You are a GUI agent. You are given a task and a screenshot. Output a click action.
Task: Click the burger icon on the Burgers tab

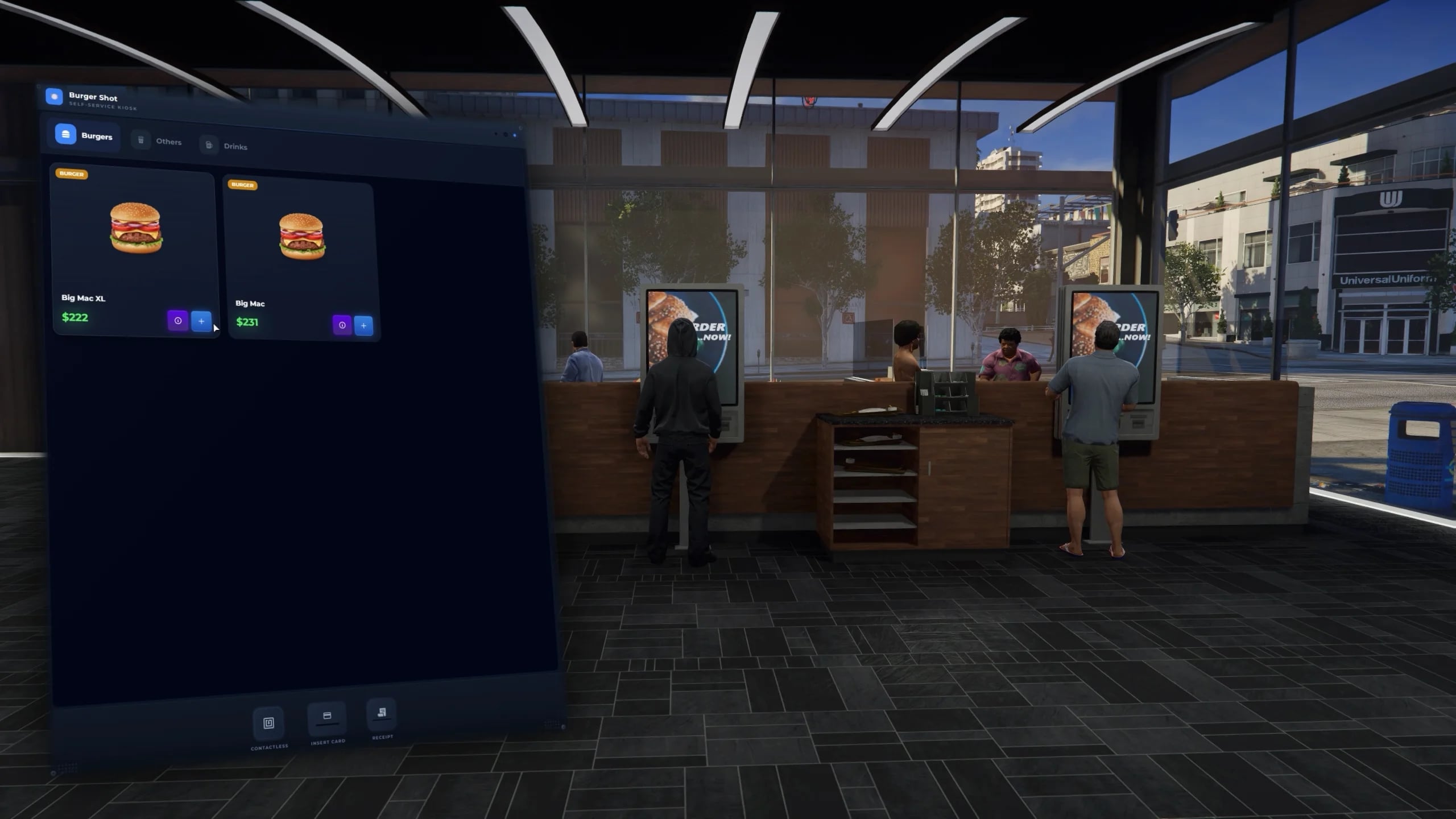pyautogui.click(x=64, y=135)
